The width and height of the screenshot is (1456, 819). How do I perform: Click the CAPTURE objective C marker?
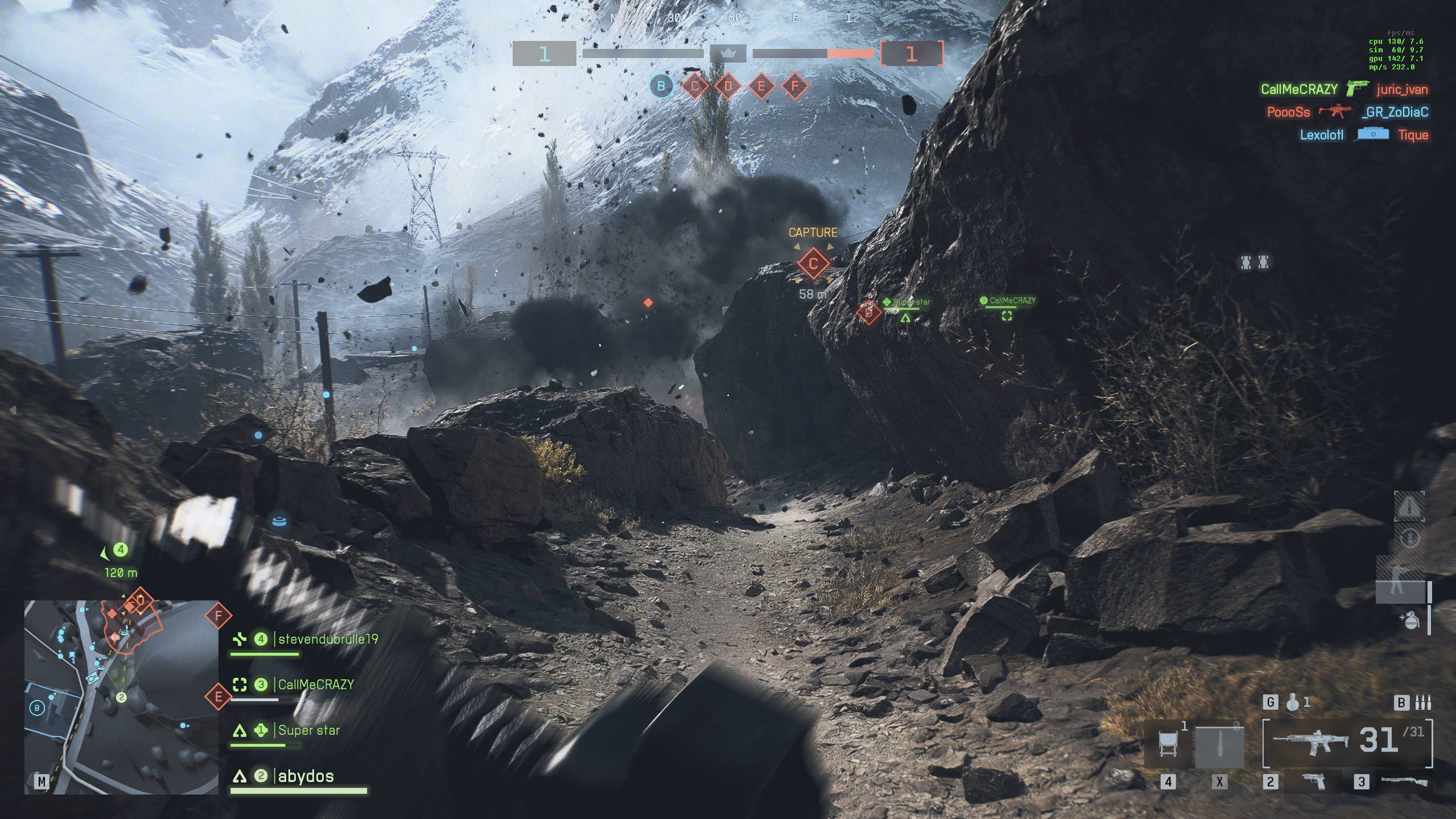[x=813, y=264]
